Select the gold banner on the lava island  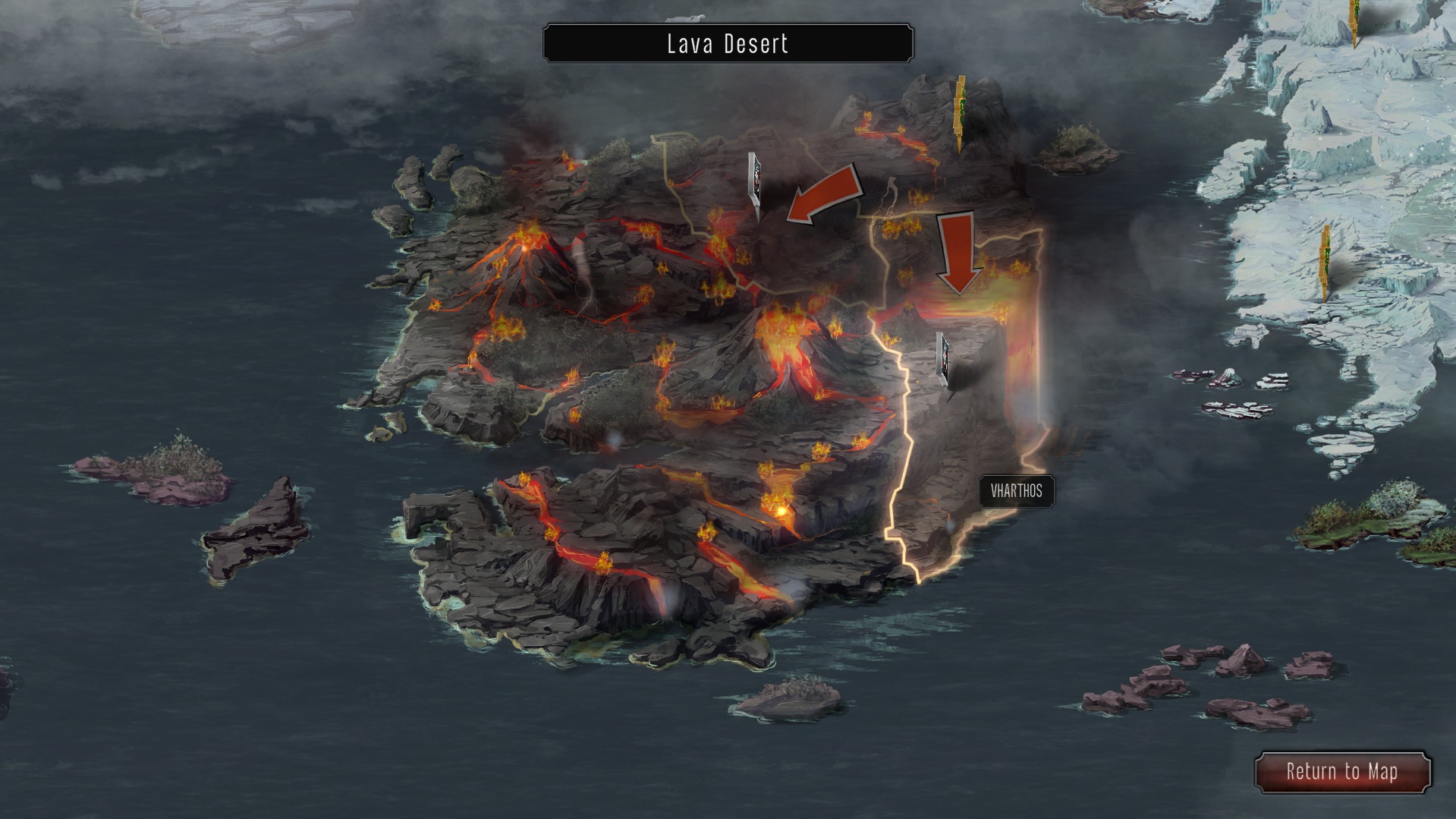(960, 112)
